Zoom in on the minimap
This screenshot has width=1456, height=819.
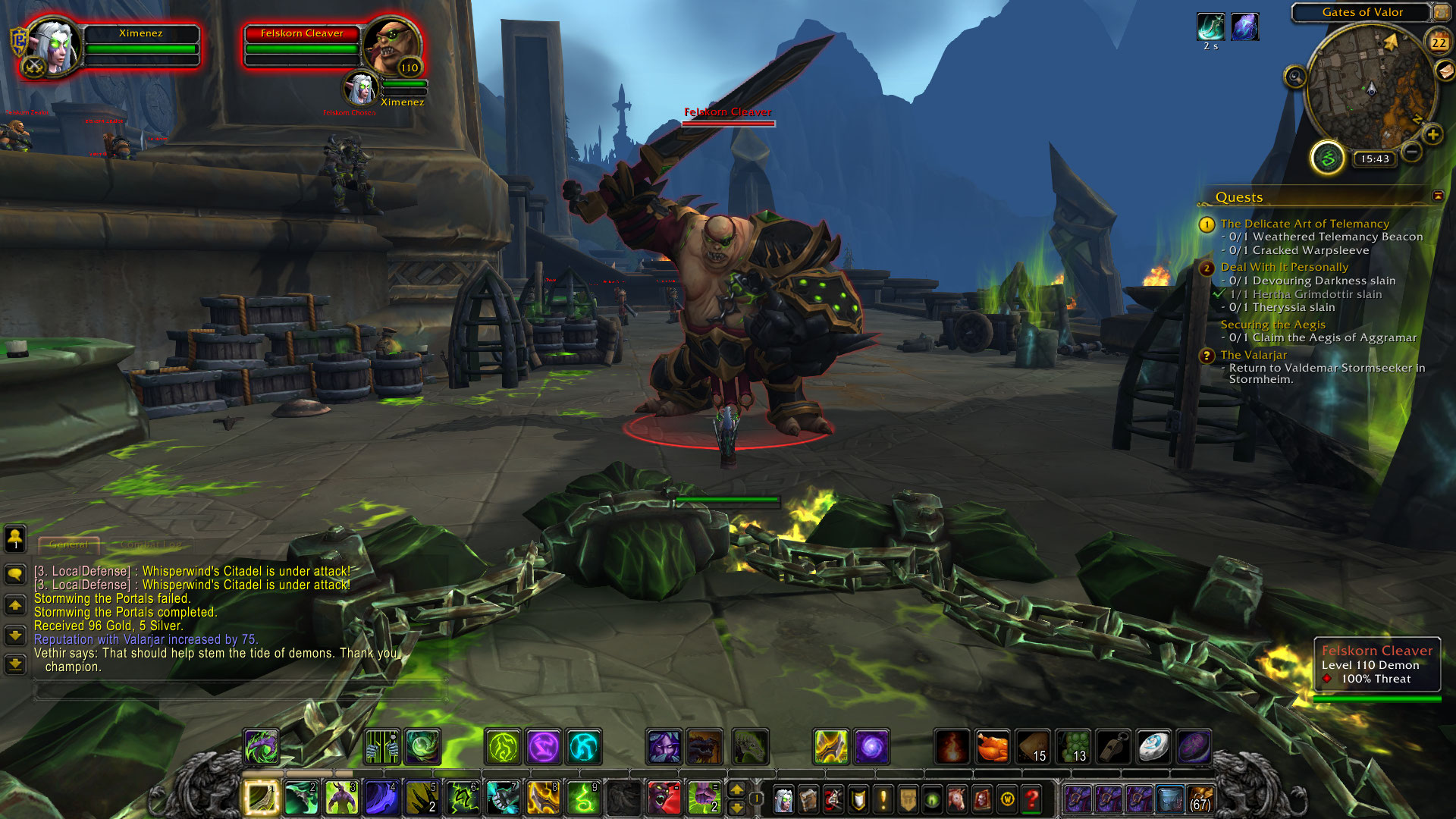pyautogui.click(x=1432, y=135)
